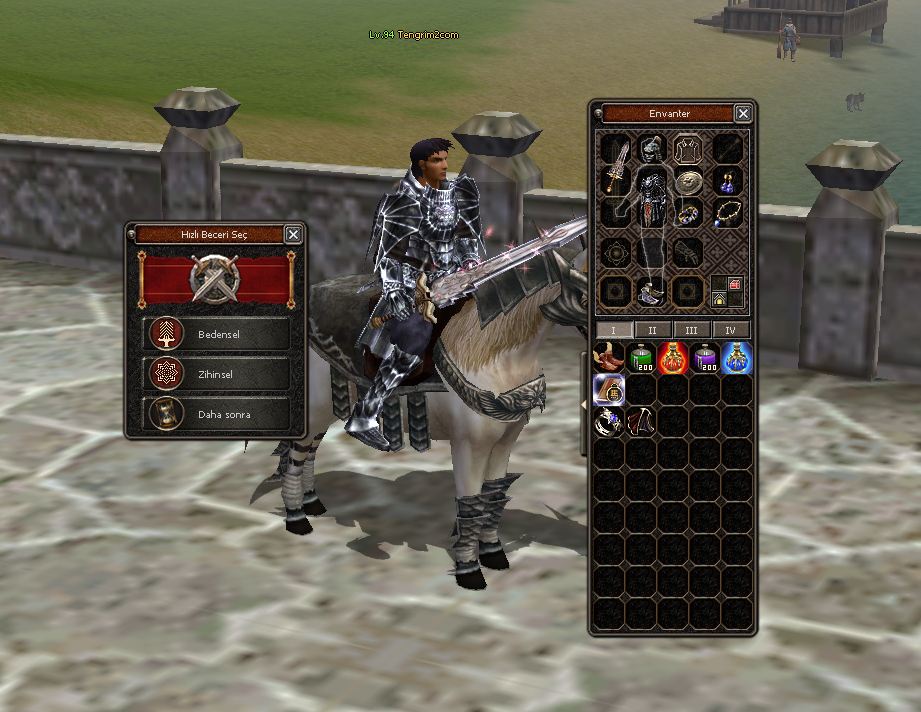
Task: Close the Hızlı Beceri Seç window
Action: (293, 234)
